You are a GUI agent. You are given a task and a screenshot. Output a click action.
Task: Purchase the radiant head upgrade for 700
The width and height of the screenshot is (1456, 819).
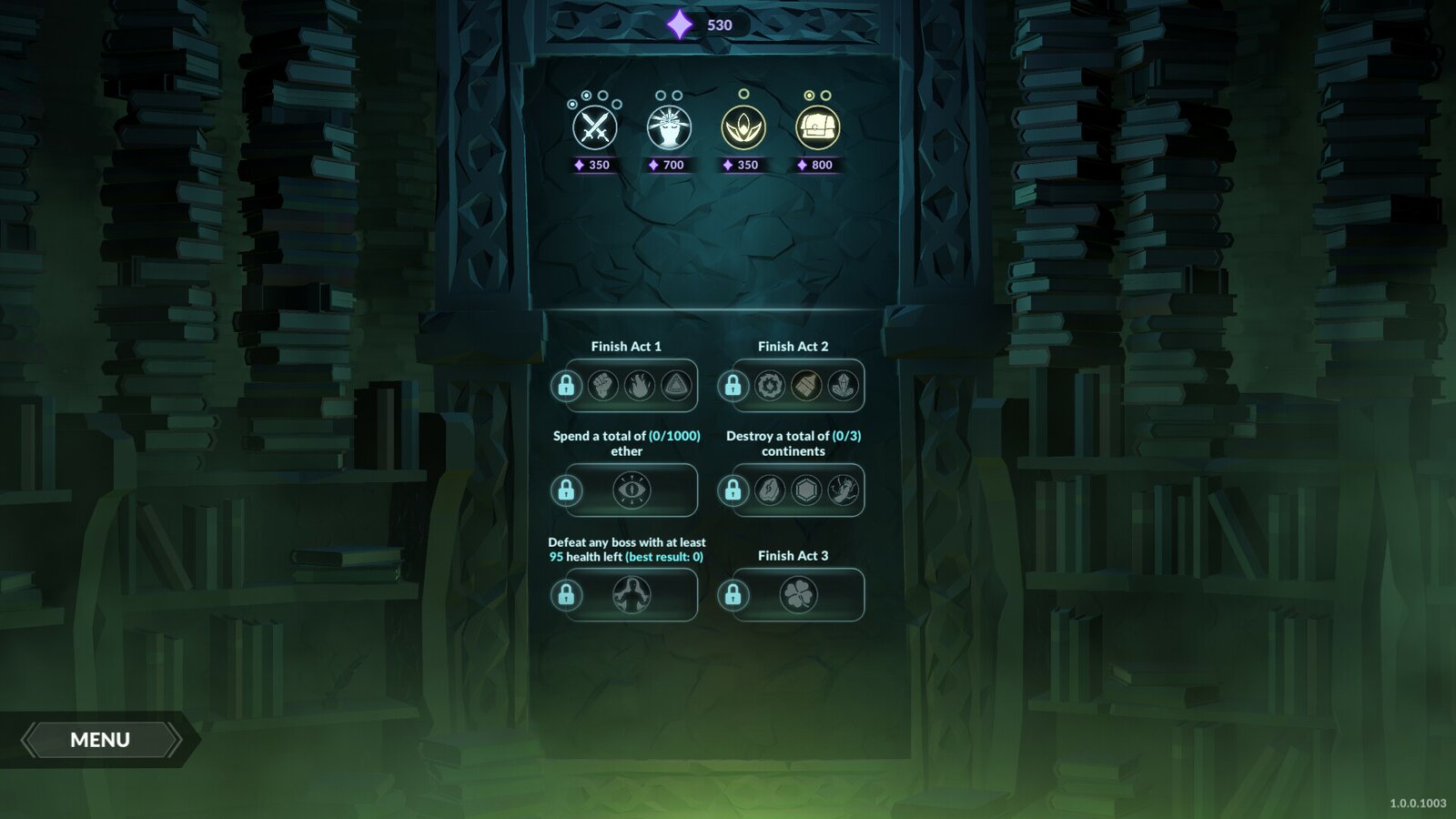tap(669, 128)
